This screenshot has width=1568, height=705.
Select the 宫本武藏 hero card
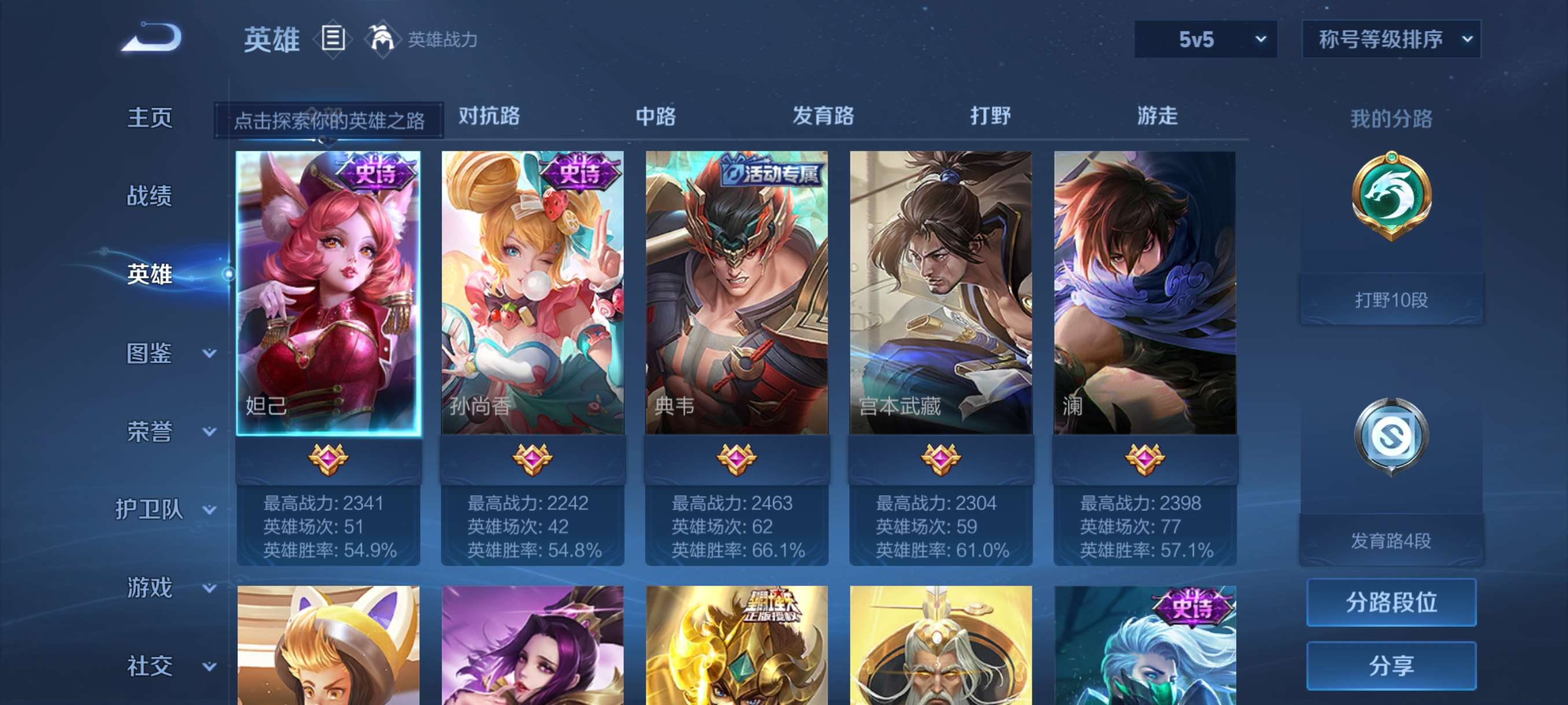click(x=944, y=292)
